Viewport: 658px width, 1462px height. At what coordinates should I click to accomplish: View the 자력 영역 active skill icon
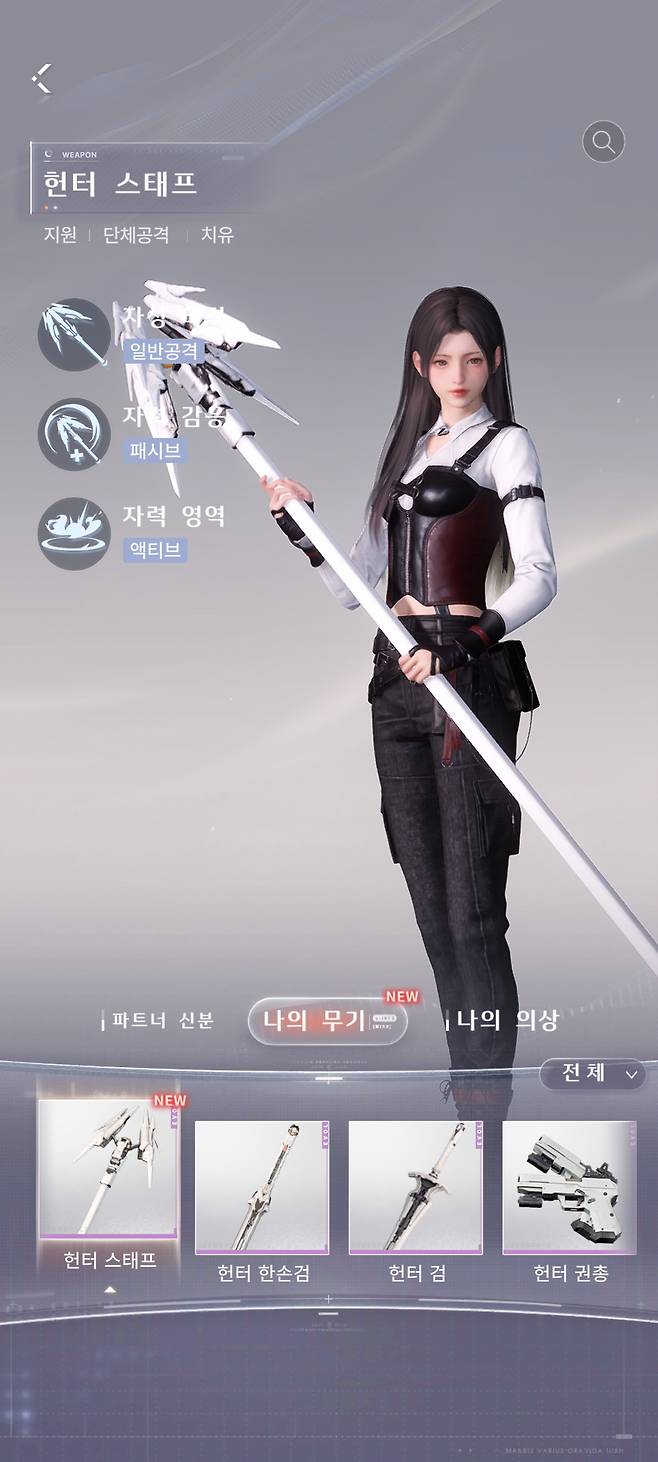73,532
